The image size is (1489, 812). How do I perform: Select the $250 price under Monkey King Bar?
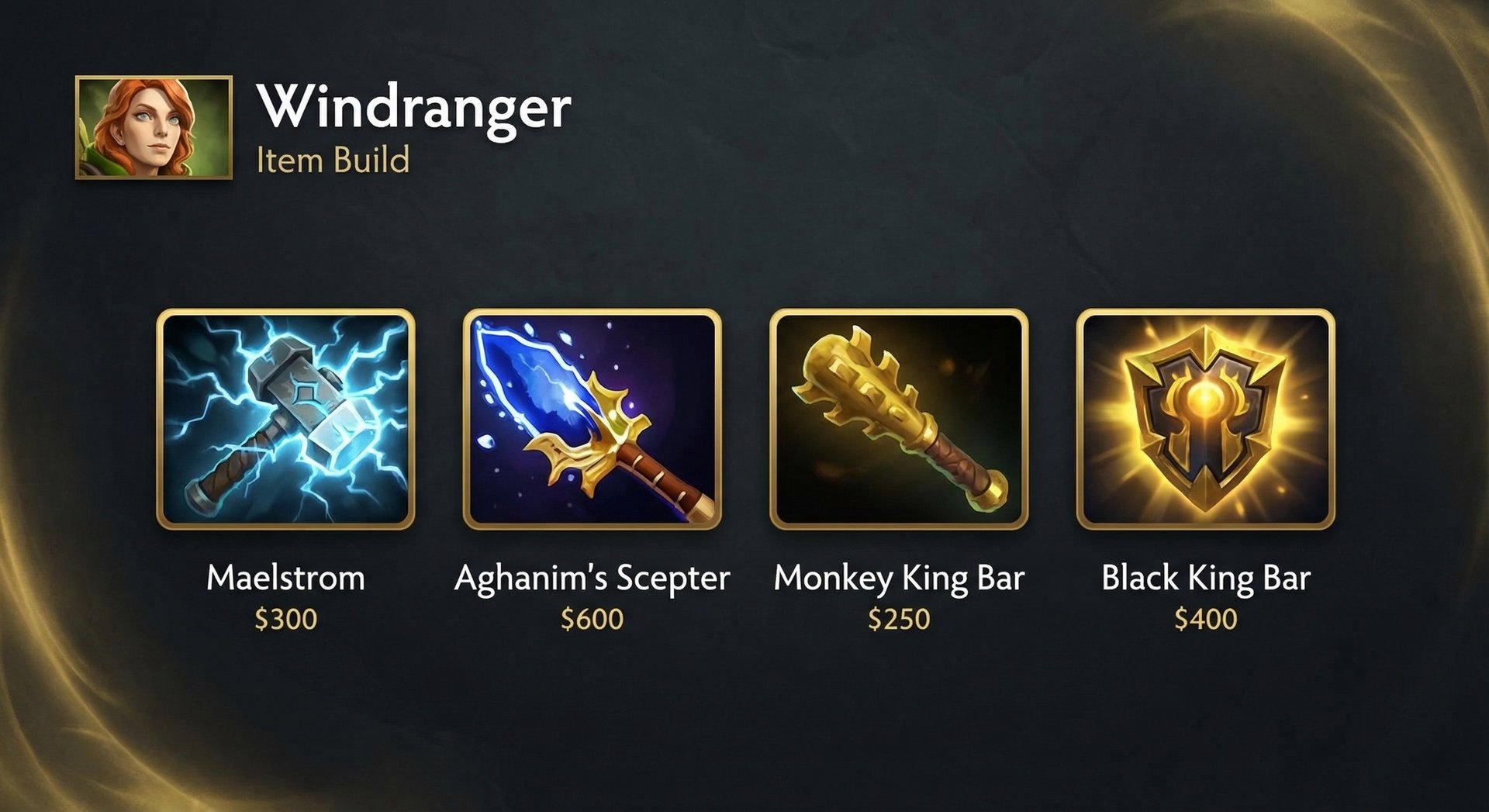click(900, 619)
